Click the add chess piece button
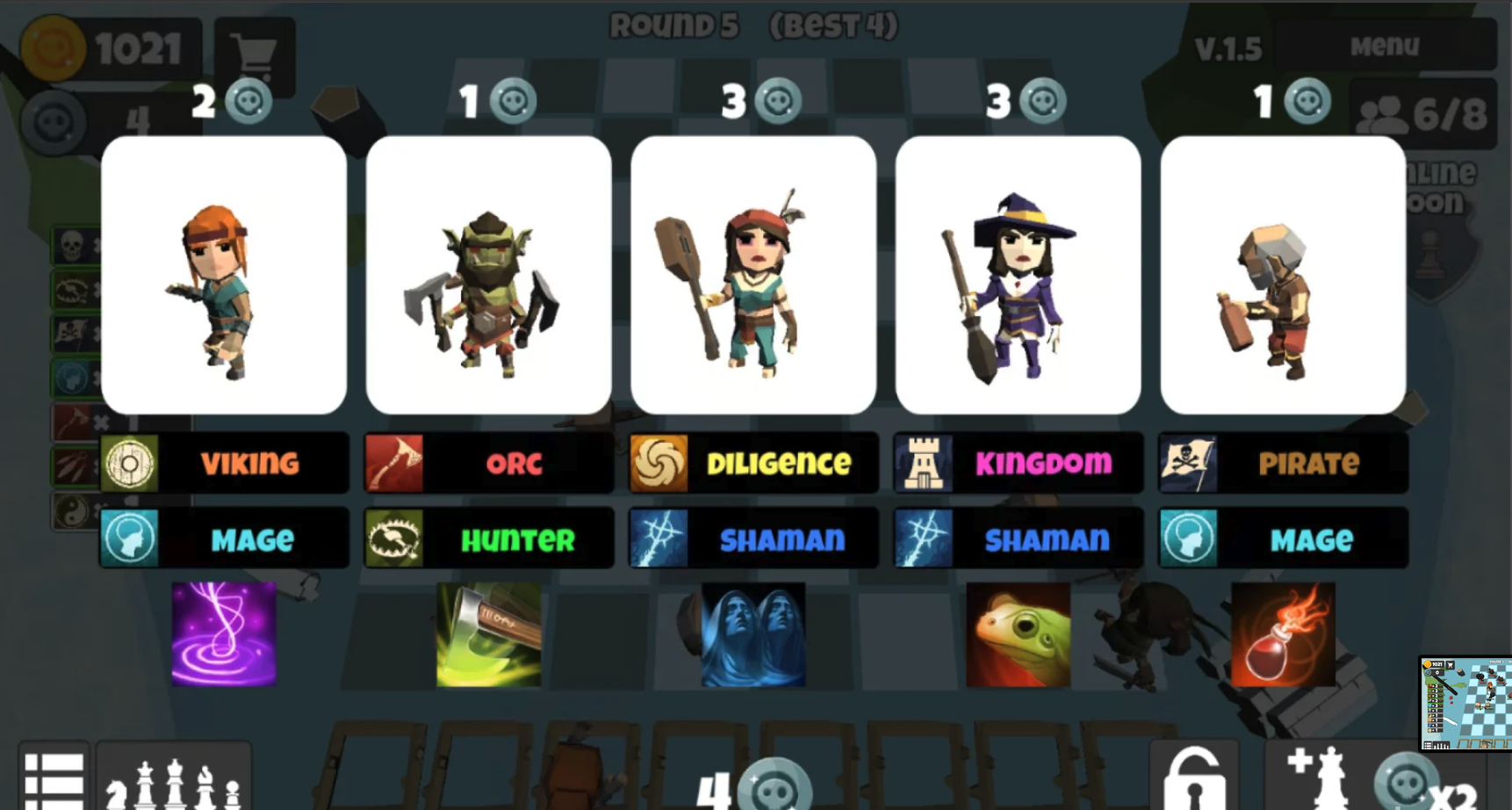This screenshot has width=1512, height=810. coord(1317,777)
